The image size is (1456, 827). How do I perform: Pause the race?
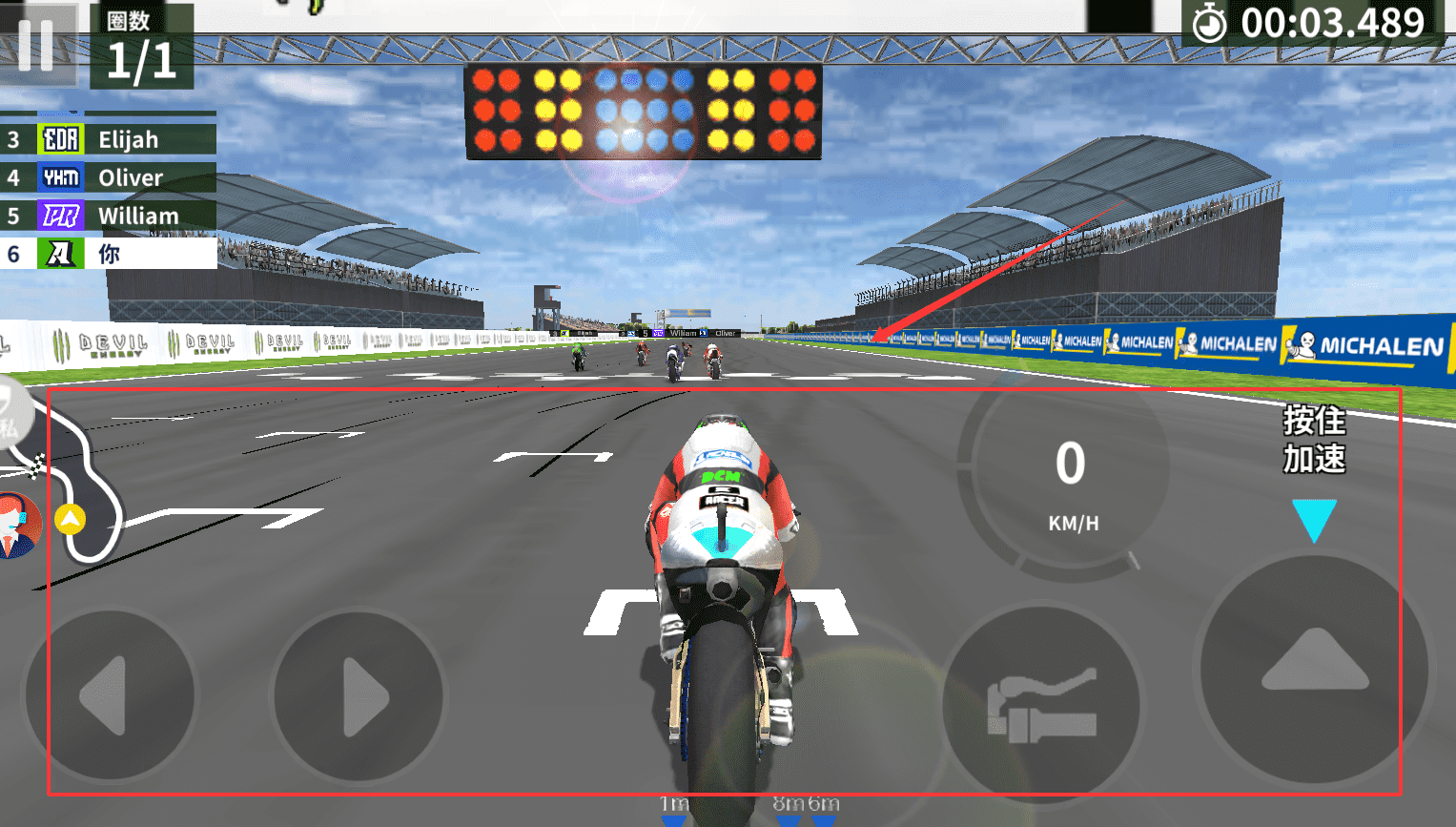pyautogui.click(x=36, y=44)
